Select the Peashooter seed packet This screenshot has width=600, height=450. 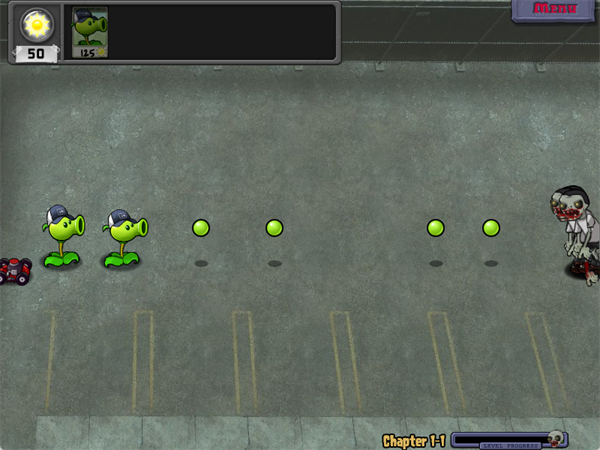coord(90,32)
